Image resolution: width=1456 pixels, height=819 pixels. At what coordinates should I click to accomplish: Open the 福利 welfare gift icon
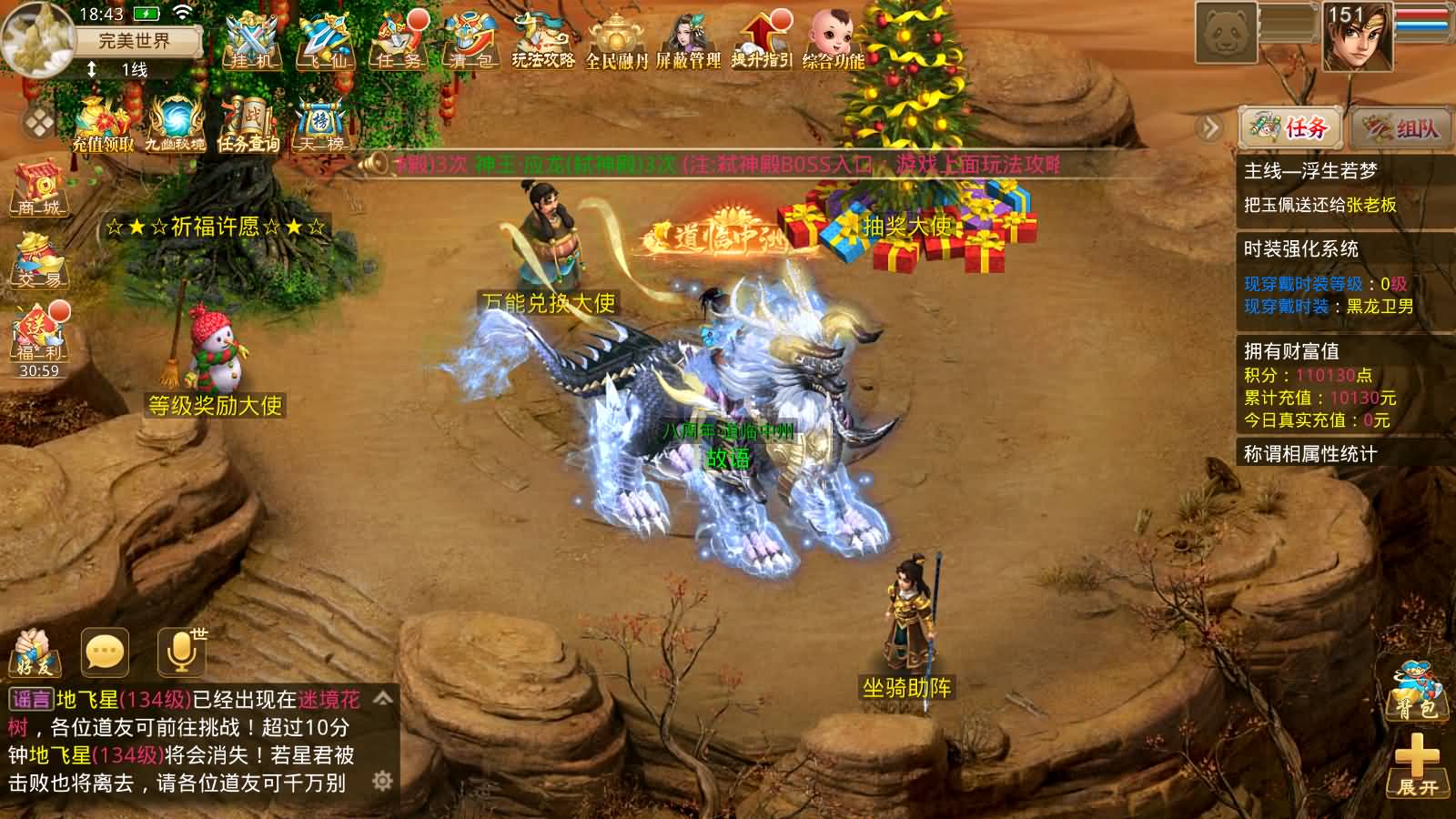38,334
